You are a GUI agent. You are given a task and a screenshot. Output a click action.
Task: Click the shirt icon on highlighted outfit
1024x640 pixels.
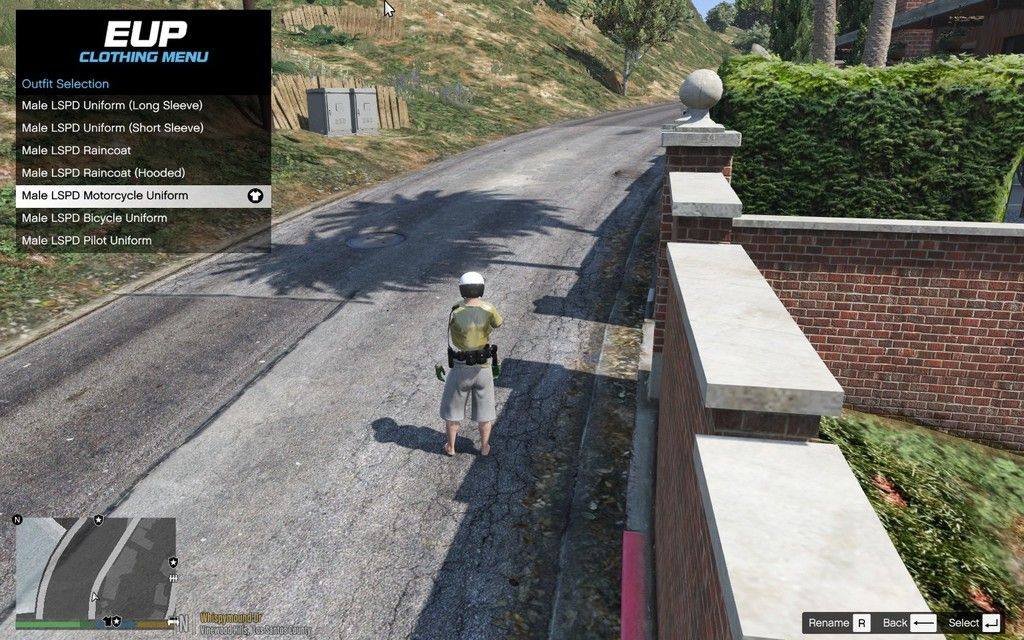click(x=255, y=196)
